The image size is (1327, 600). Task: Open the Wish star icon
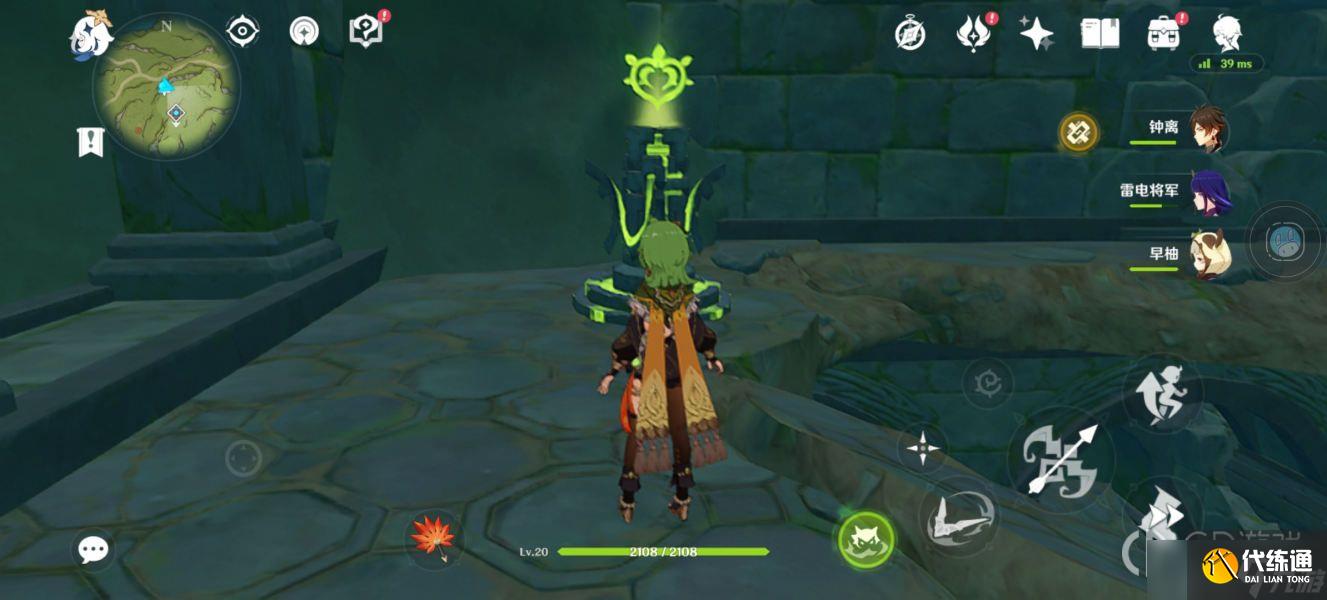1036,34
